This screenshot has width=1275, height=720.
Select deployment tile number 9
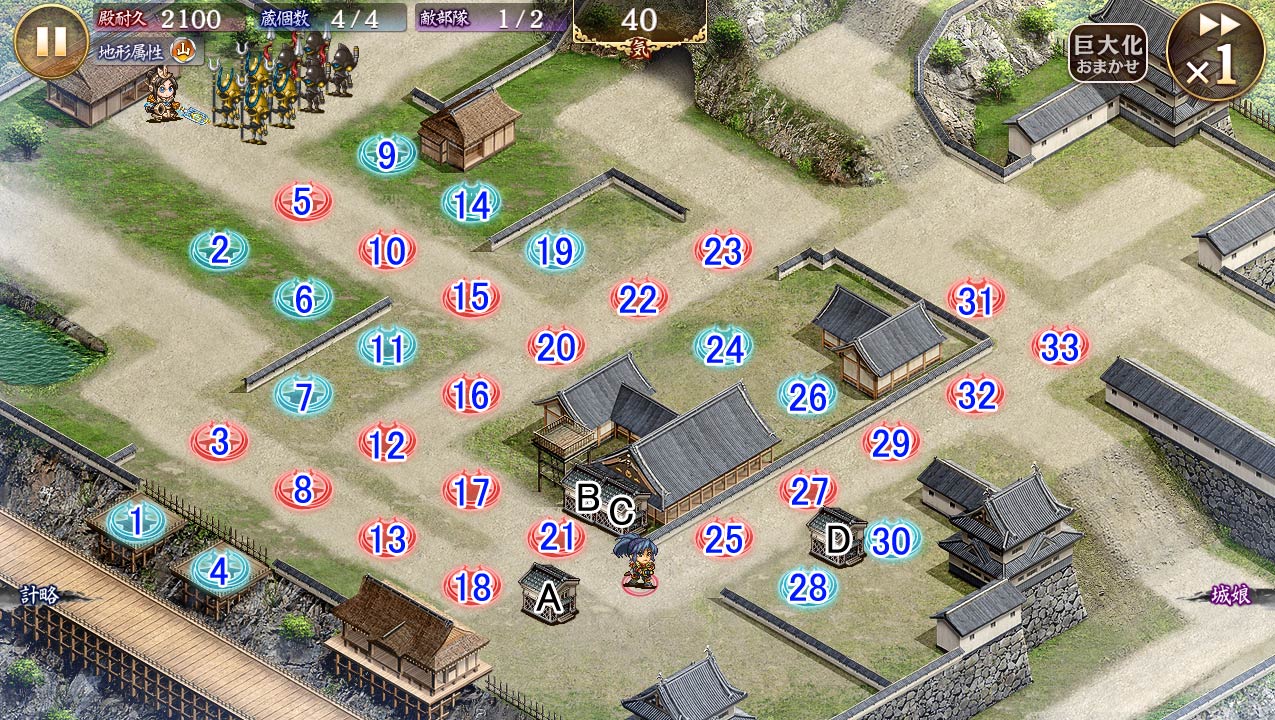pyautogui.click(x=388, y=155)
